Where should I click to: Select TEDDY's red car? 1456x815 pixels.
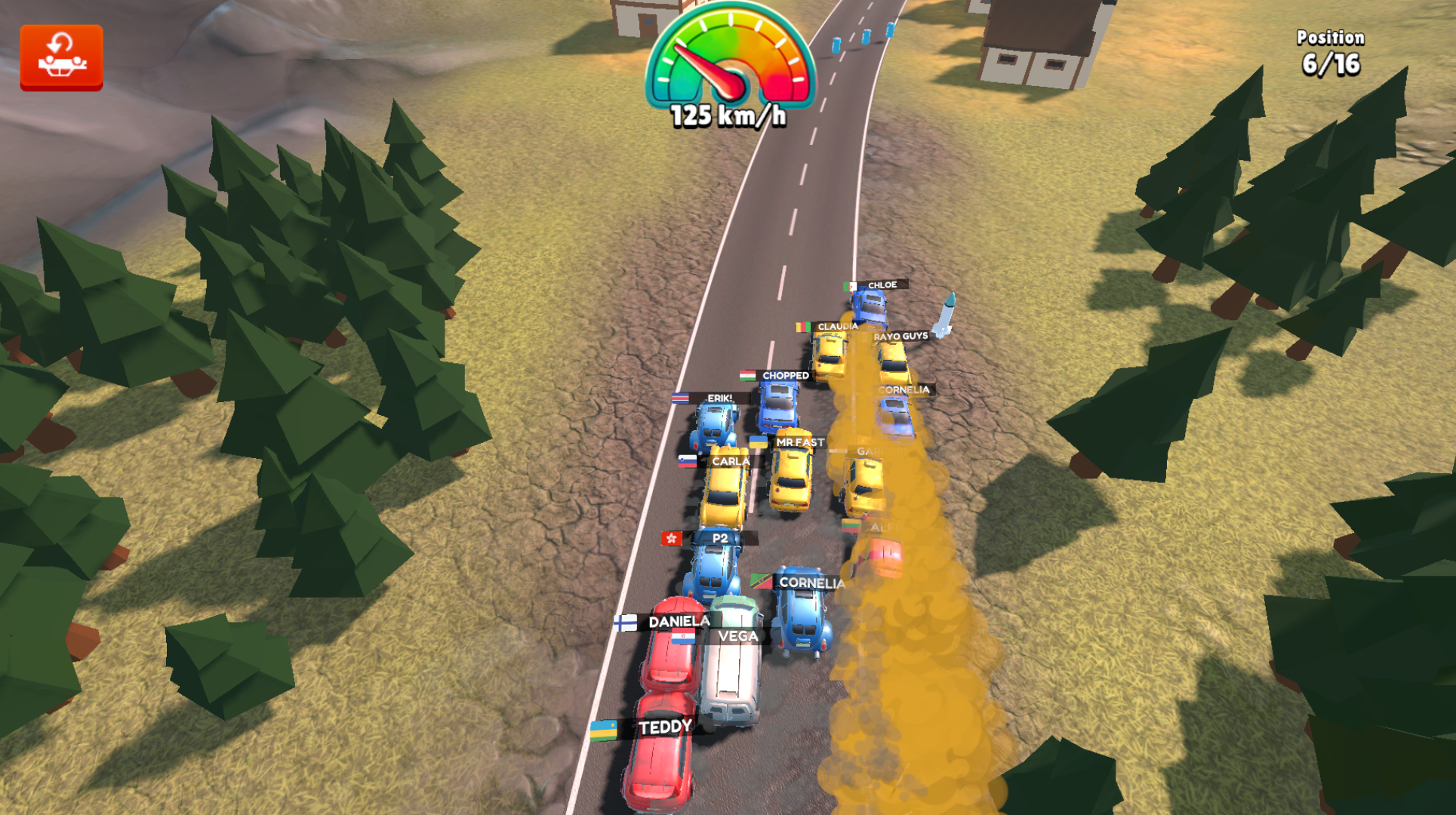tap(658, 762)
